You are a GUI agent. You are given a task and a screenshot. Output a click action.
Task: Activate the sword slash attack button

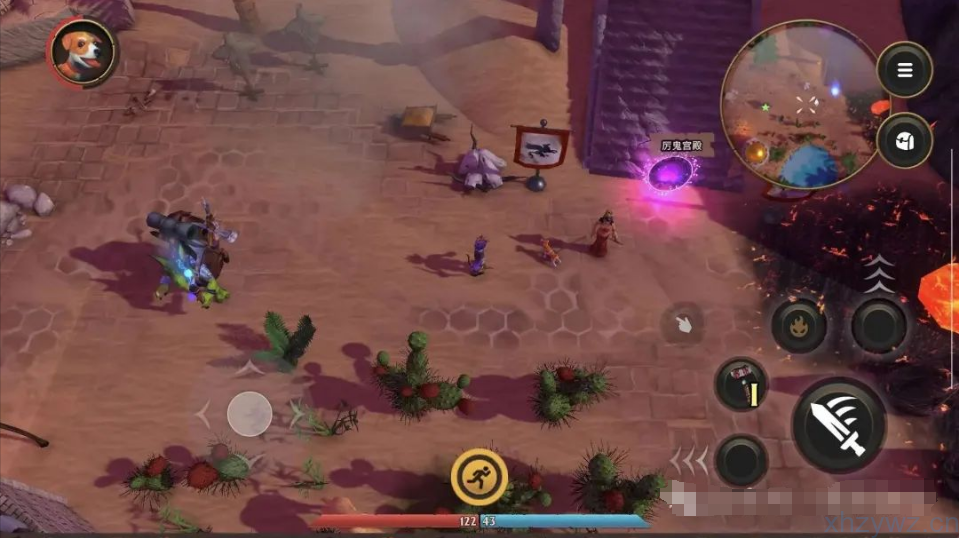pyautogui.click(x=839, y=424)
